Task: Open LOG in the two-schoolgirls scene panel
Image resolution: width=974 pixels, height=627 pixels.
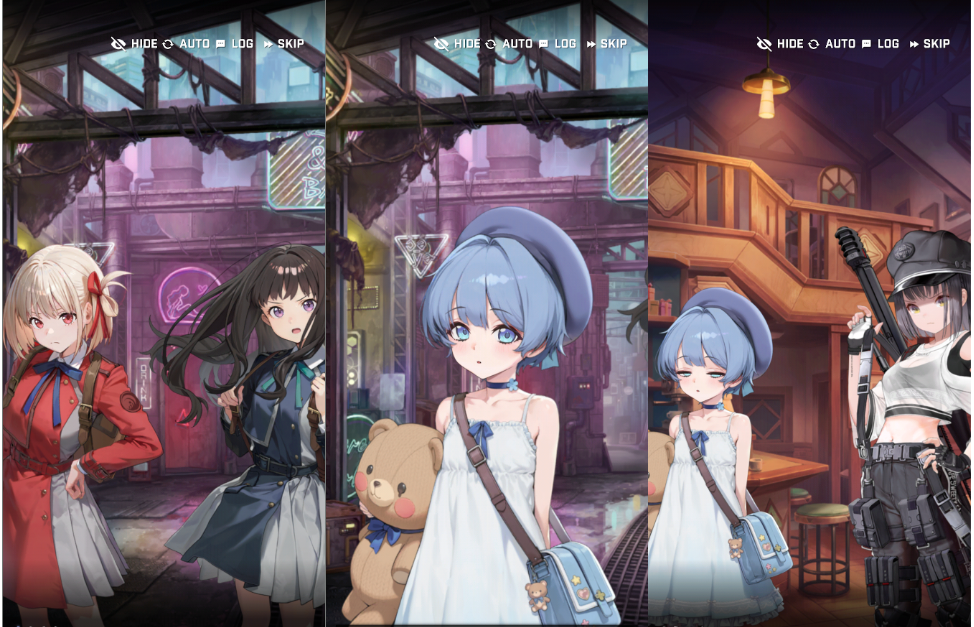Action: (x=235, y=44)
